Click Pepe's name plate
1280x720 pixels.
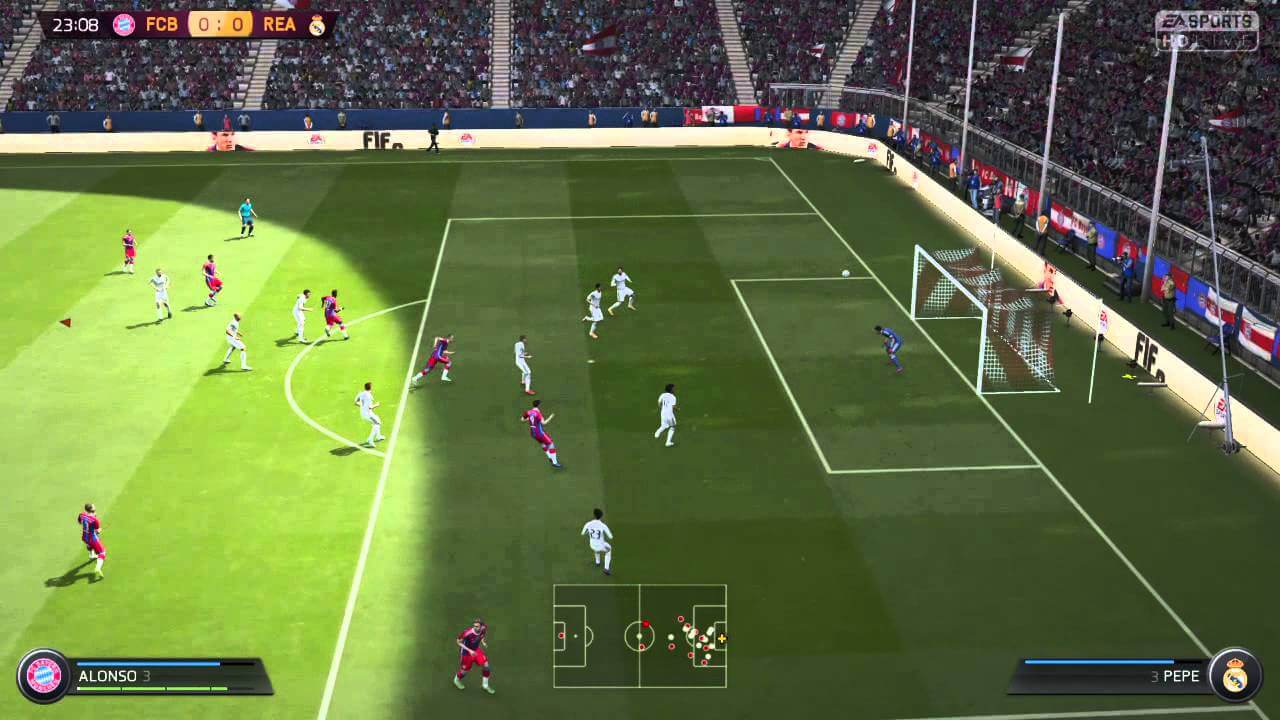coord(1182,676)
